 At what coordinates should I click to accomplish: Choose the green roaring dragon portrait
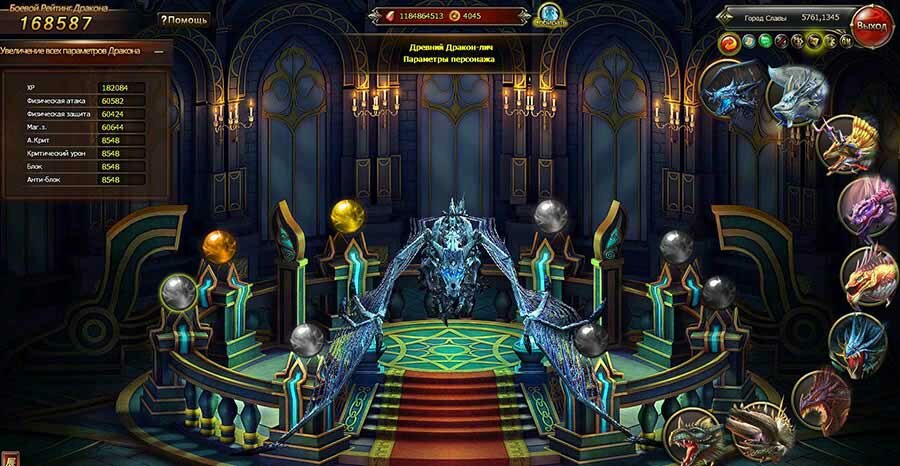(x=696, y=438)
